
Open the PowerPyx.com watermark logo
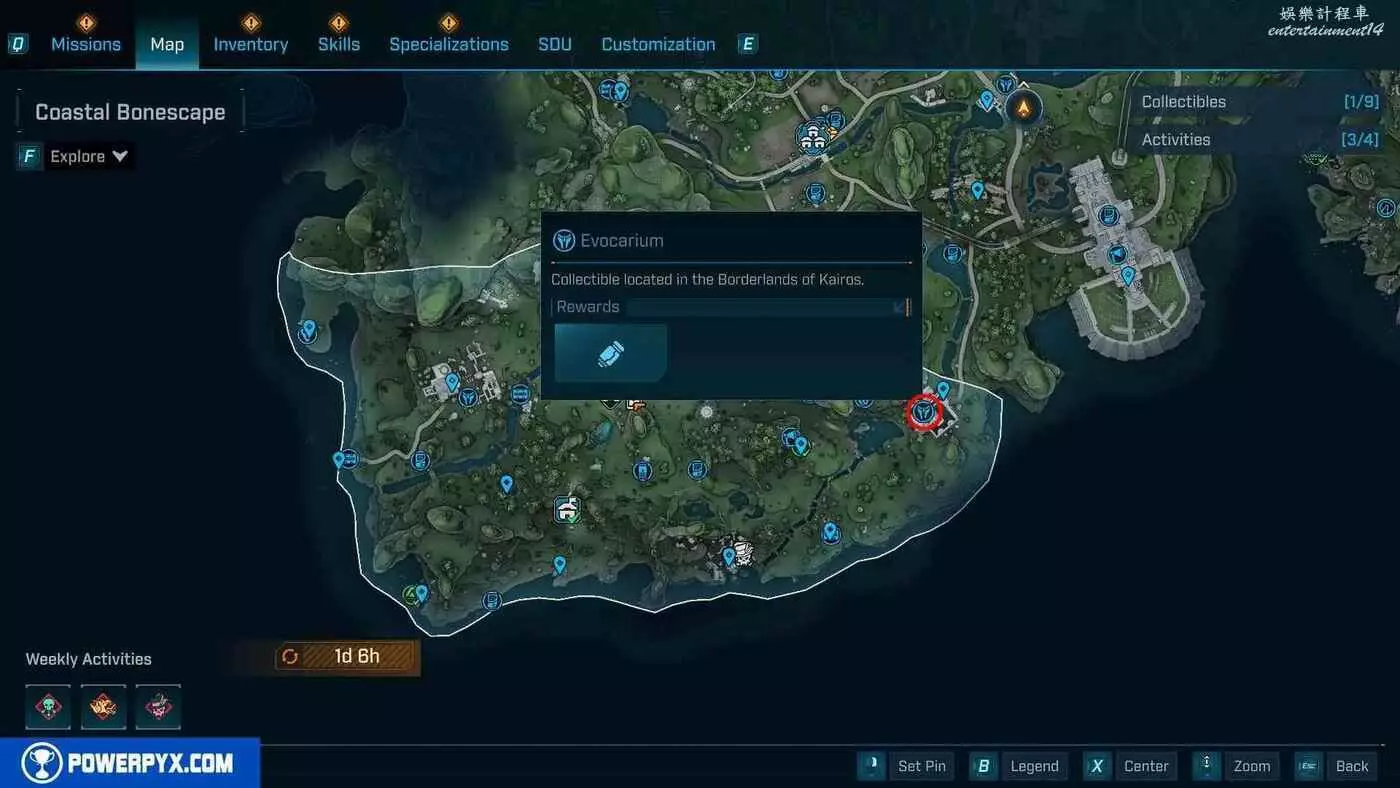coord(130,764)
